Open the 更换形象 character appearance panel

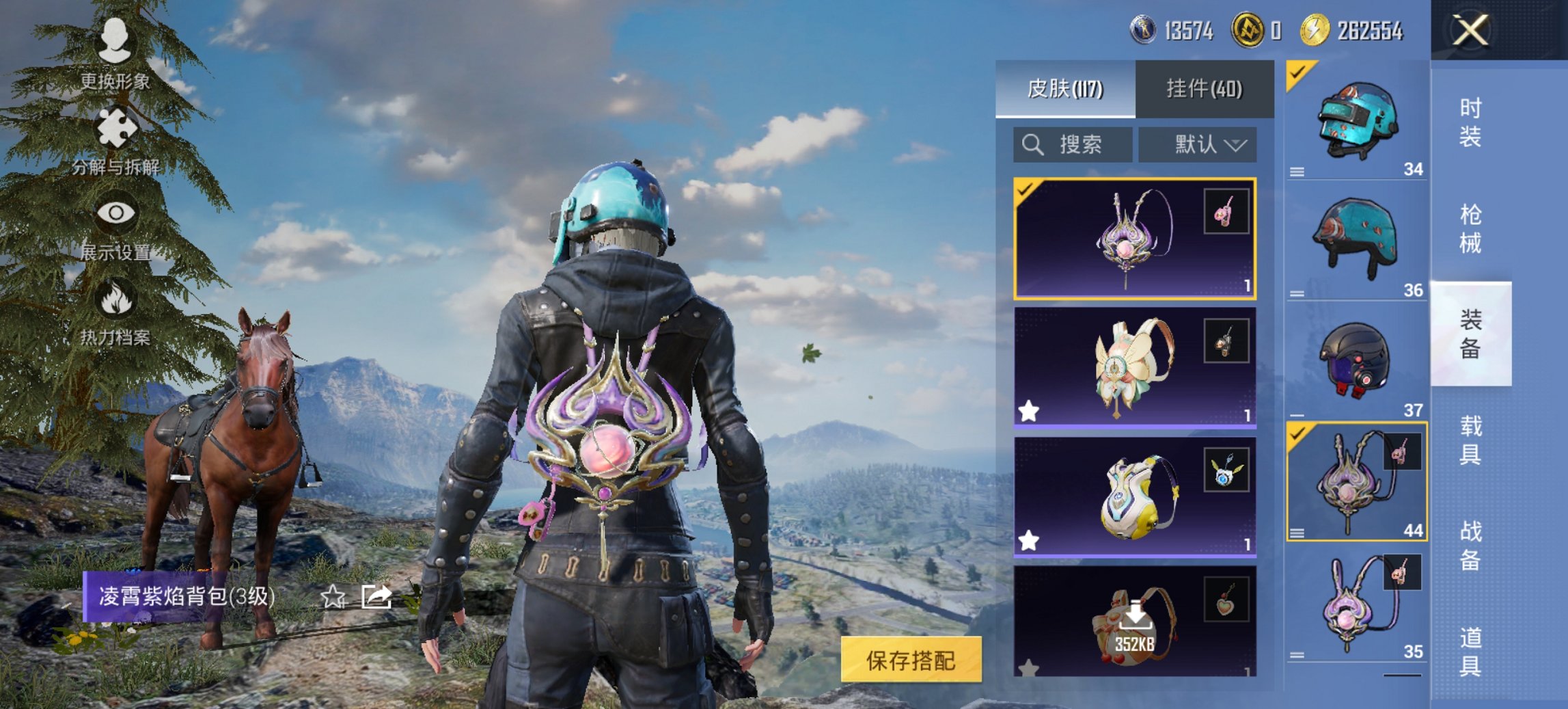click(x=116, y=44)
